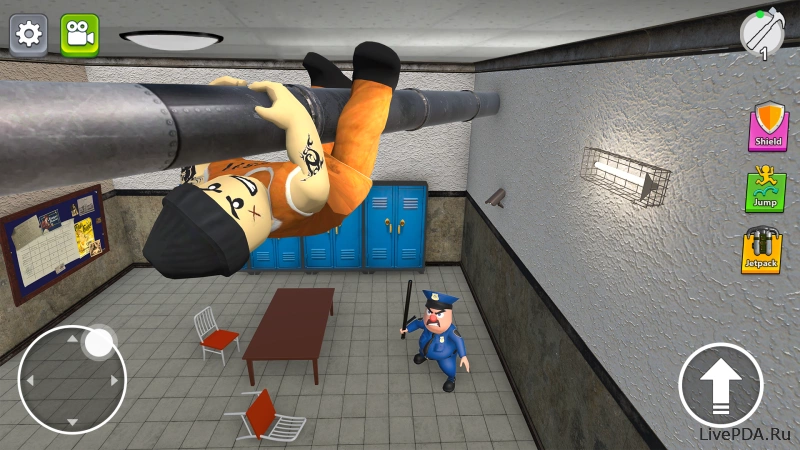This screenshot has width=800, height=450.
Task: Switch camera view with the green camera button
Action: click(x=79, y=34)
